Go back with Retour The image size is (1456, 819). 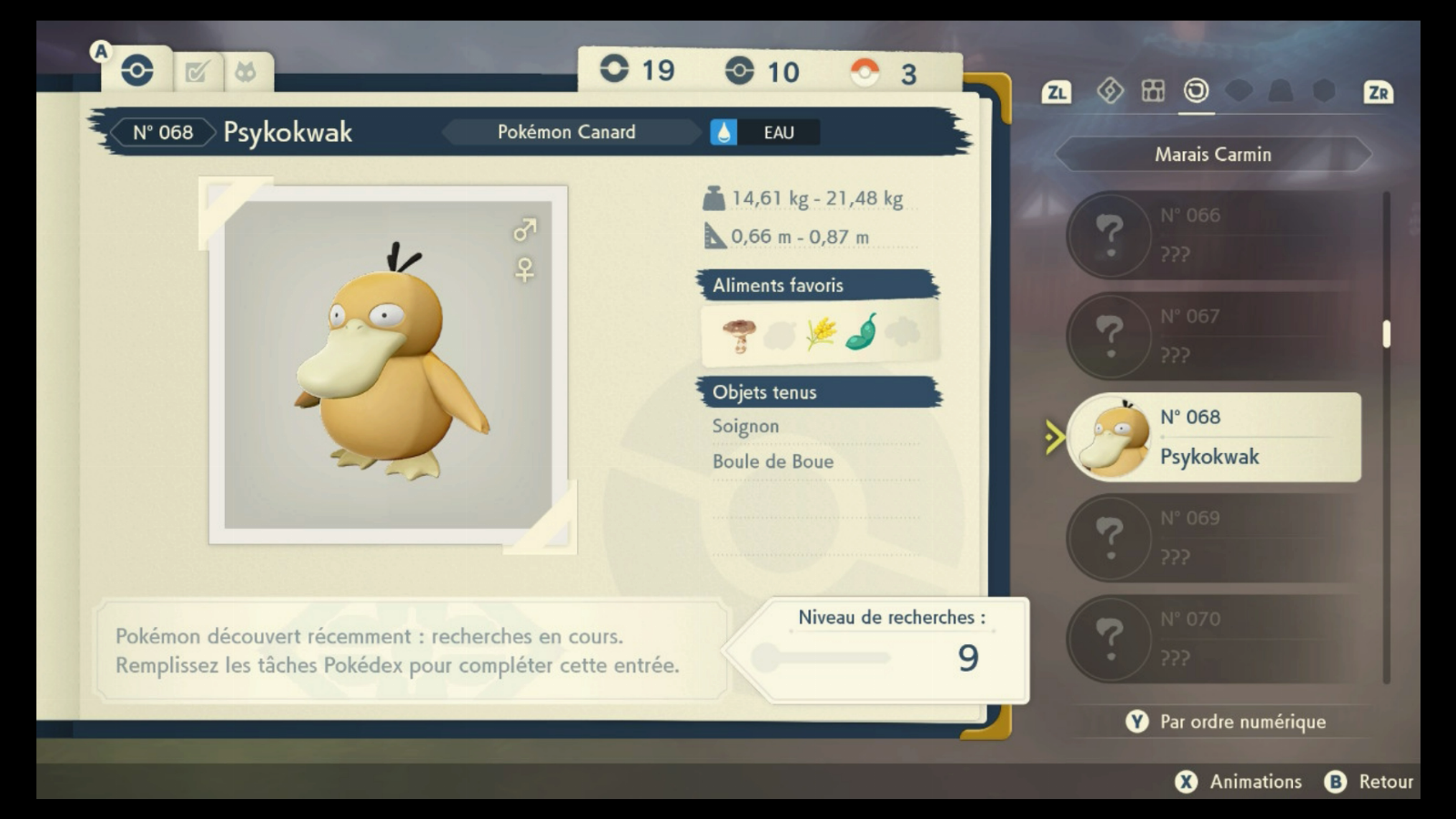coord(1370,782)
